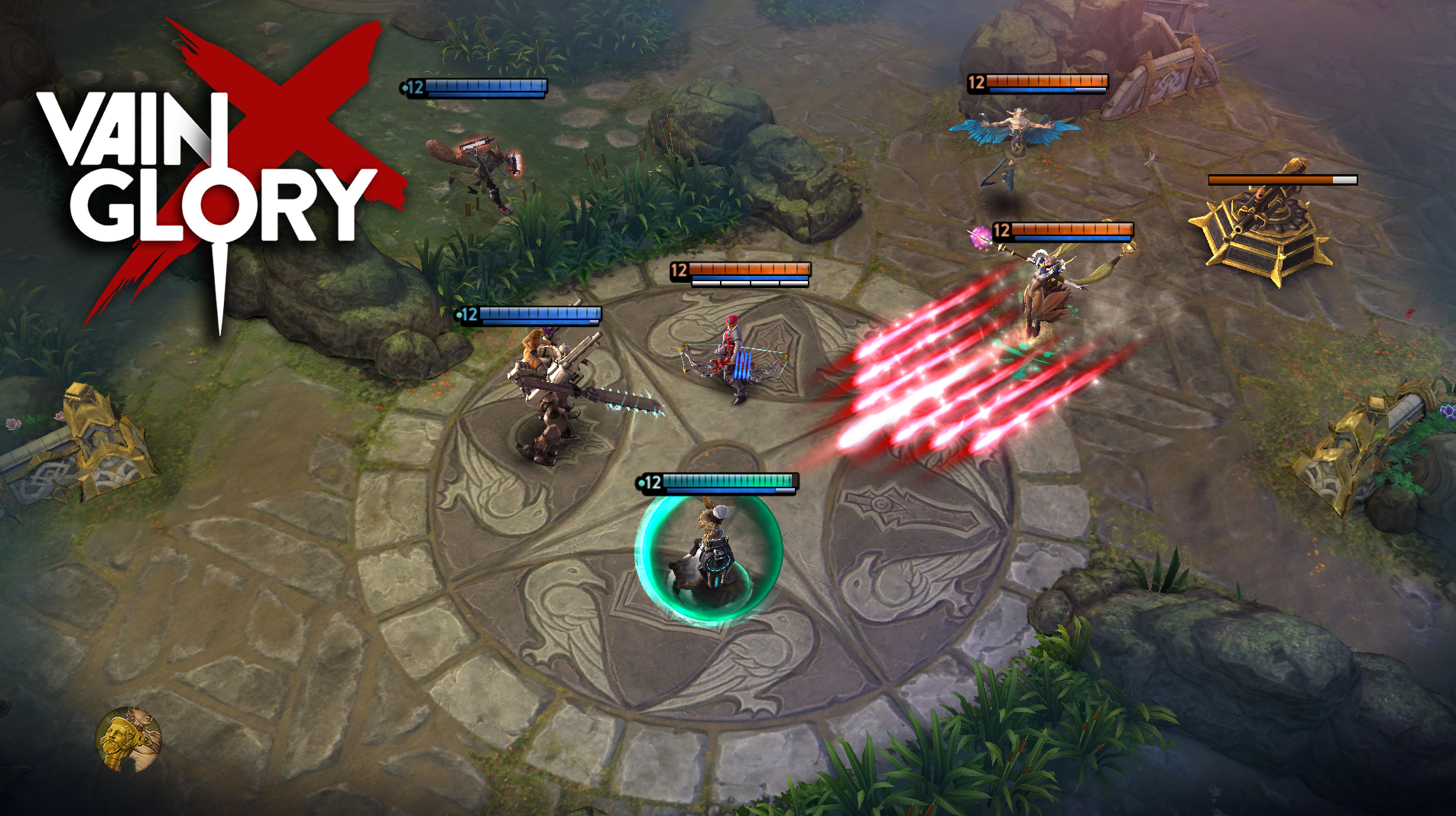The image size is (1456, 816).
Task: Click the turret's orange health bar top-right
Action: pos(1284,181)
